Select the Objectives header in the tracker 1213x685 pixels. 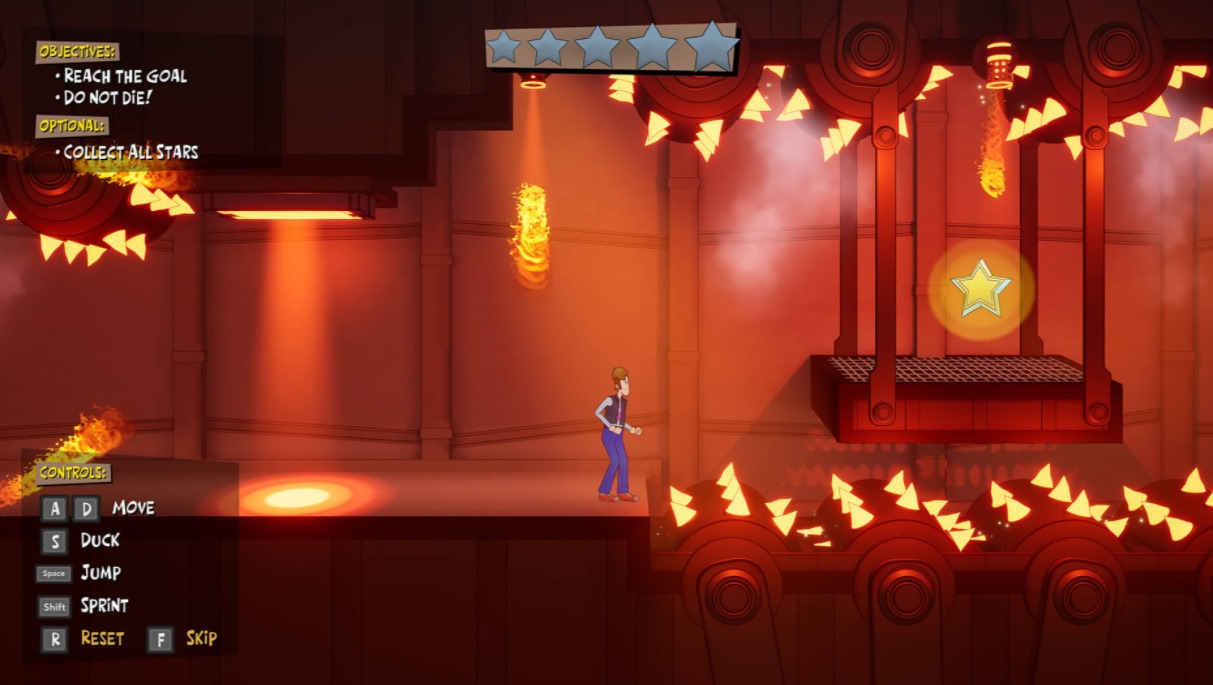pos(77,51)
